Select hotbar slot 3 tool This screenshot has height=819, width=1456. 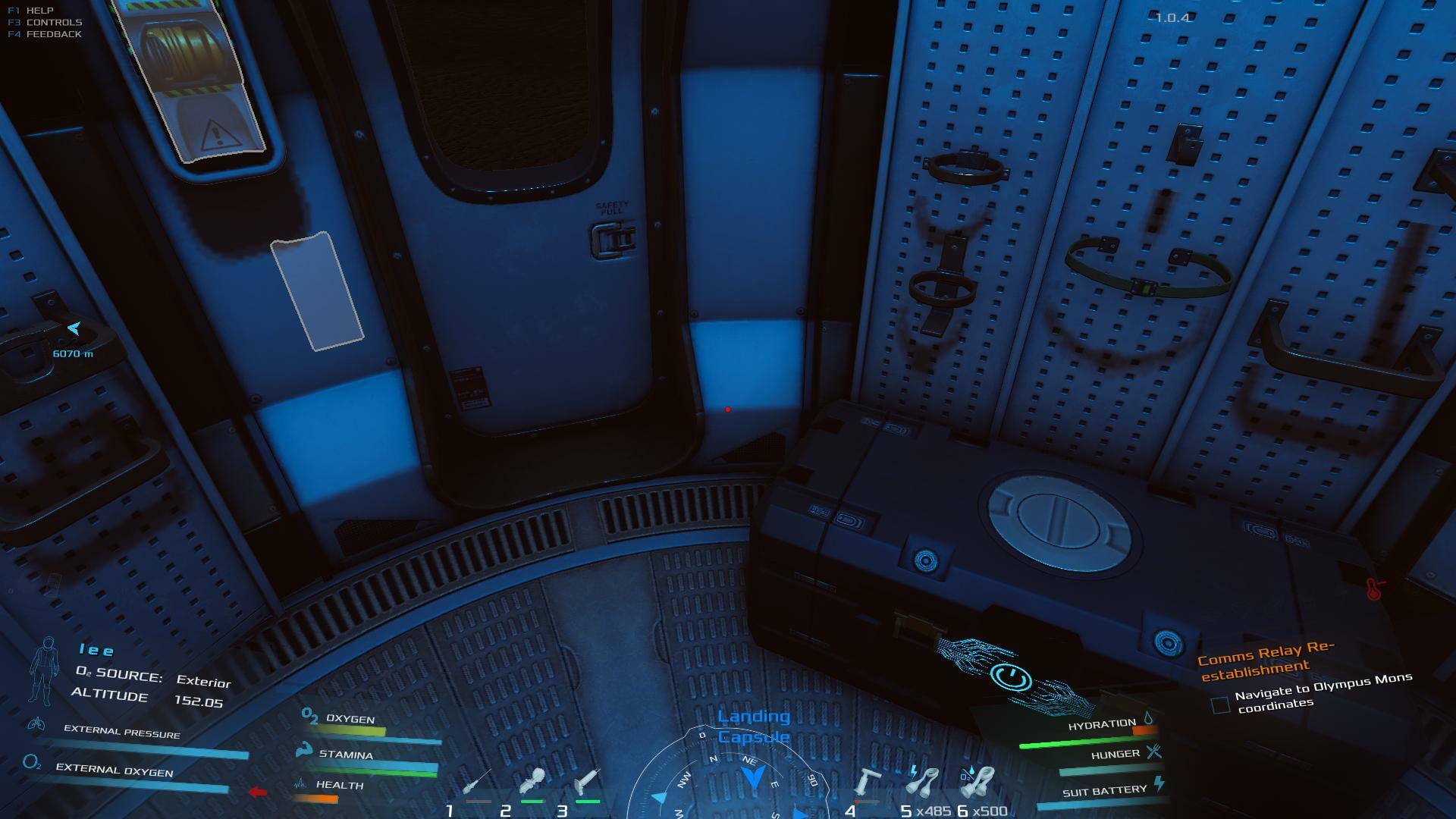pyautogui.click(x=588, y=781)
